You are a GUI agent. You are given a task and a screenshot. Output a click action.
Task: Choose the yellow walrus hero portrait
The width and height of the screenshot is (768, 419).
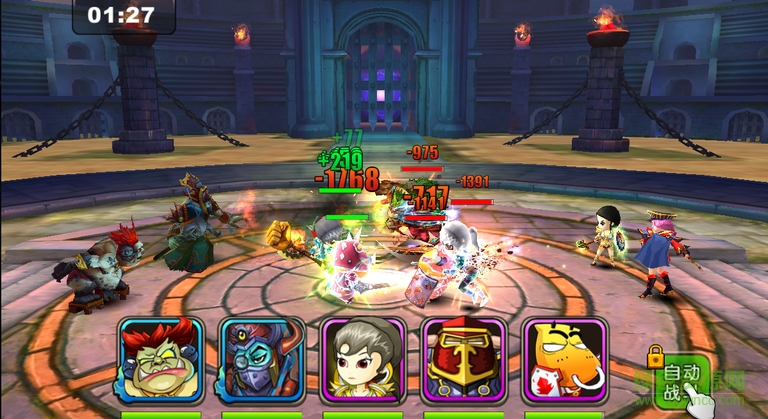pyautogui.click(x=564, y=359)
